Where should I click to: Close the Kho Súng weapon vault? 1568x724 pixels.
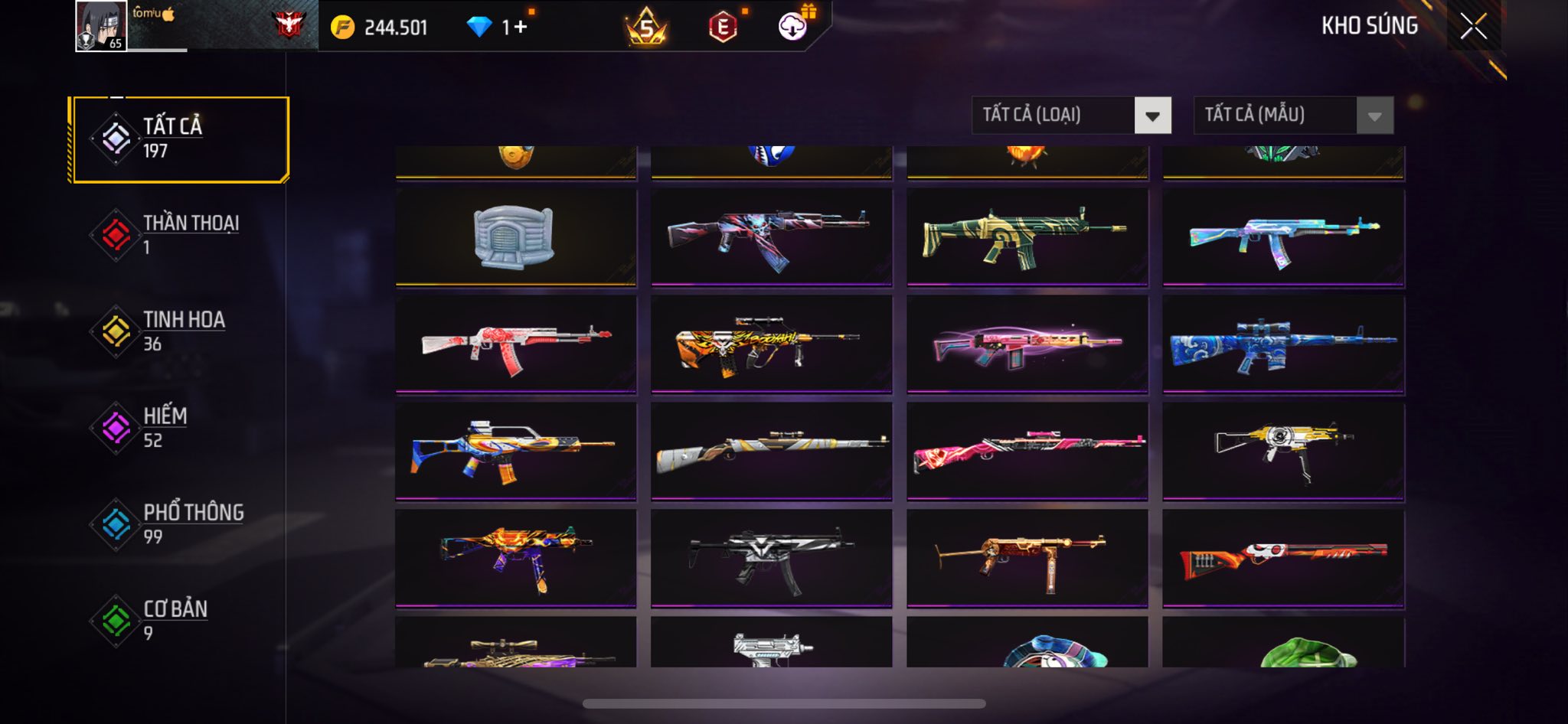point(1473,27)
